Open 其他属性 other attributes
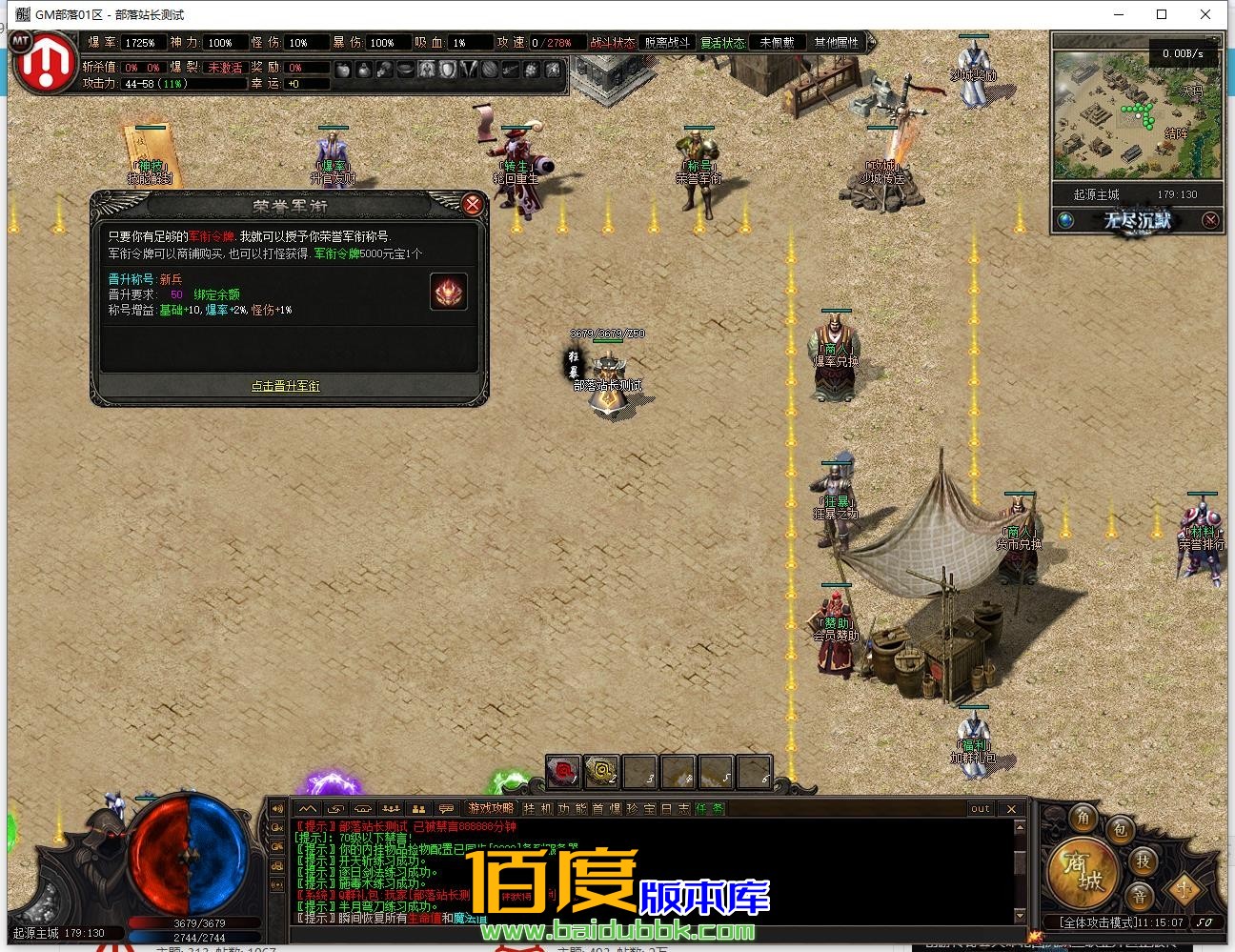The image size is (1235, 952). tap(836, 43)
